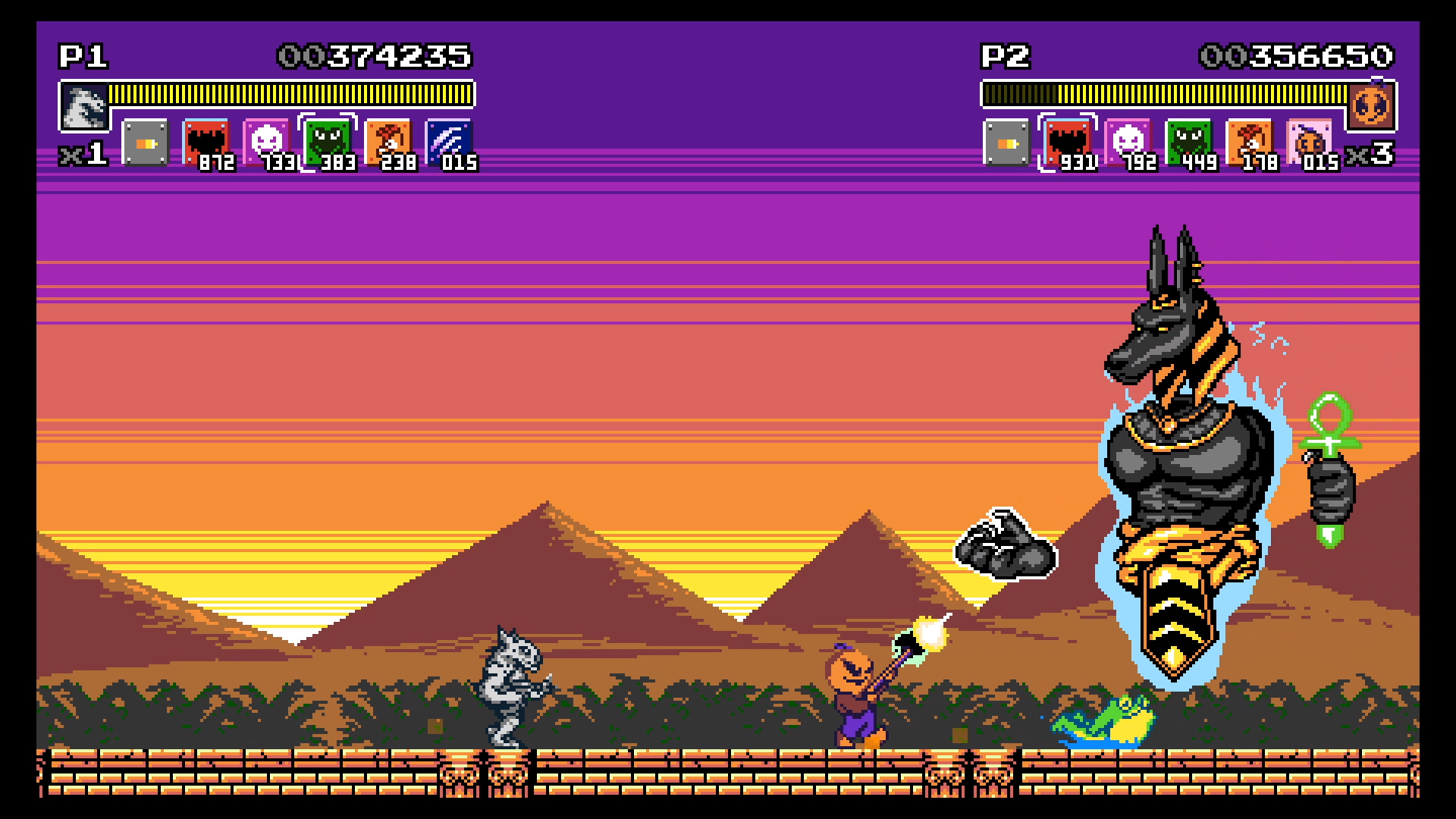Choose P2's red bat weapon icon

(x=1067, y=142)
